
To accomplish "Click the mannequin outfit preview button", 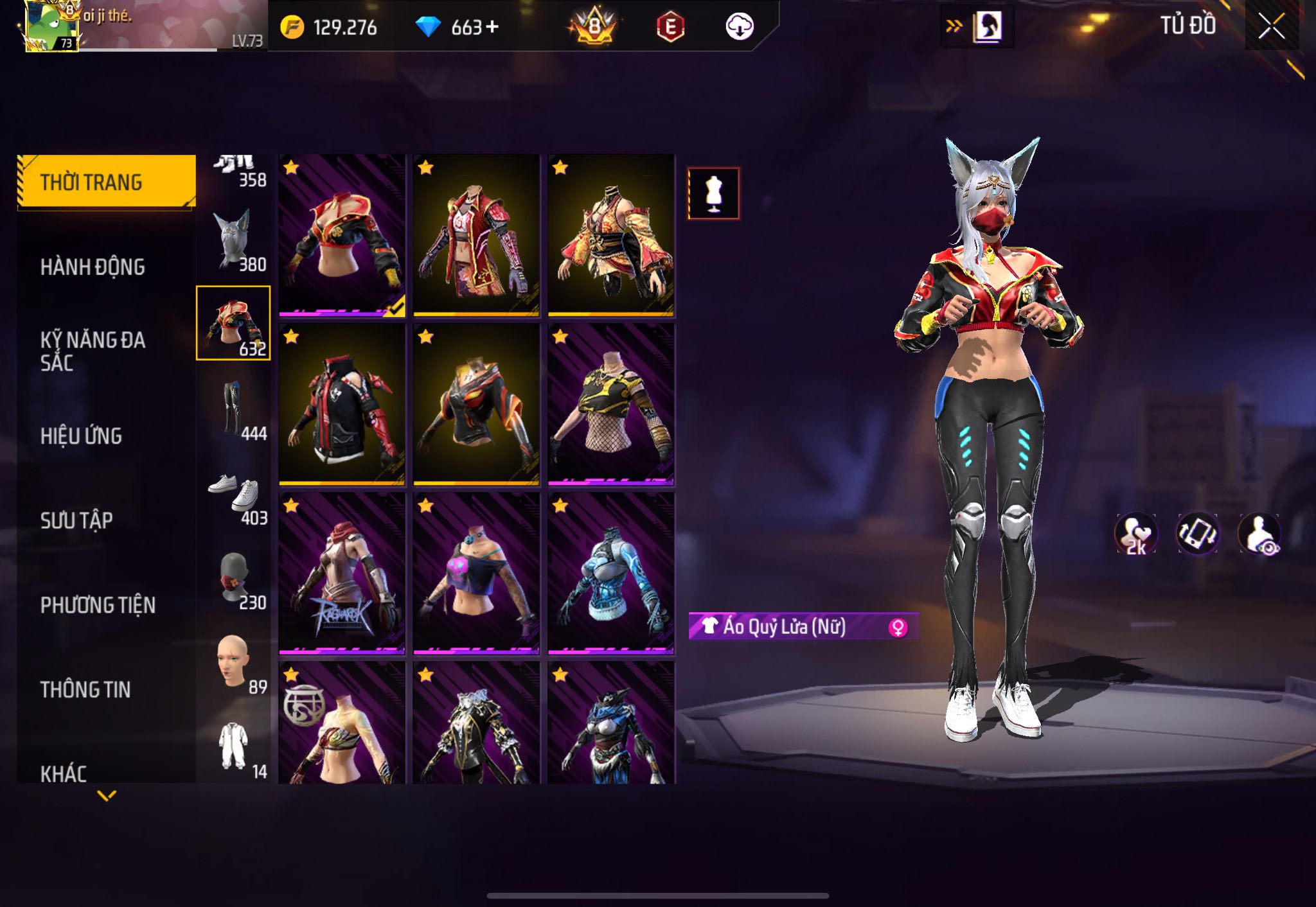I will pyautogui.click(x=713, y=193).
